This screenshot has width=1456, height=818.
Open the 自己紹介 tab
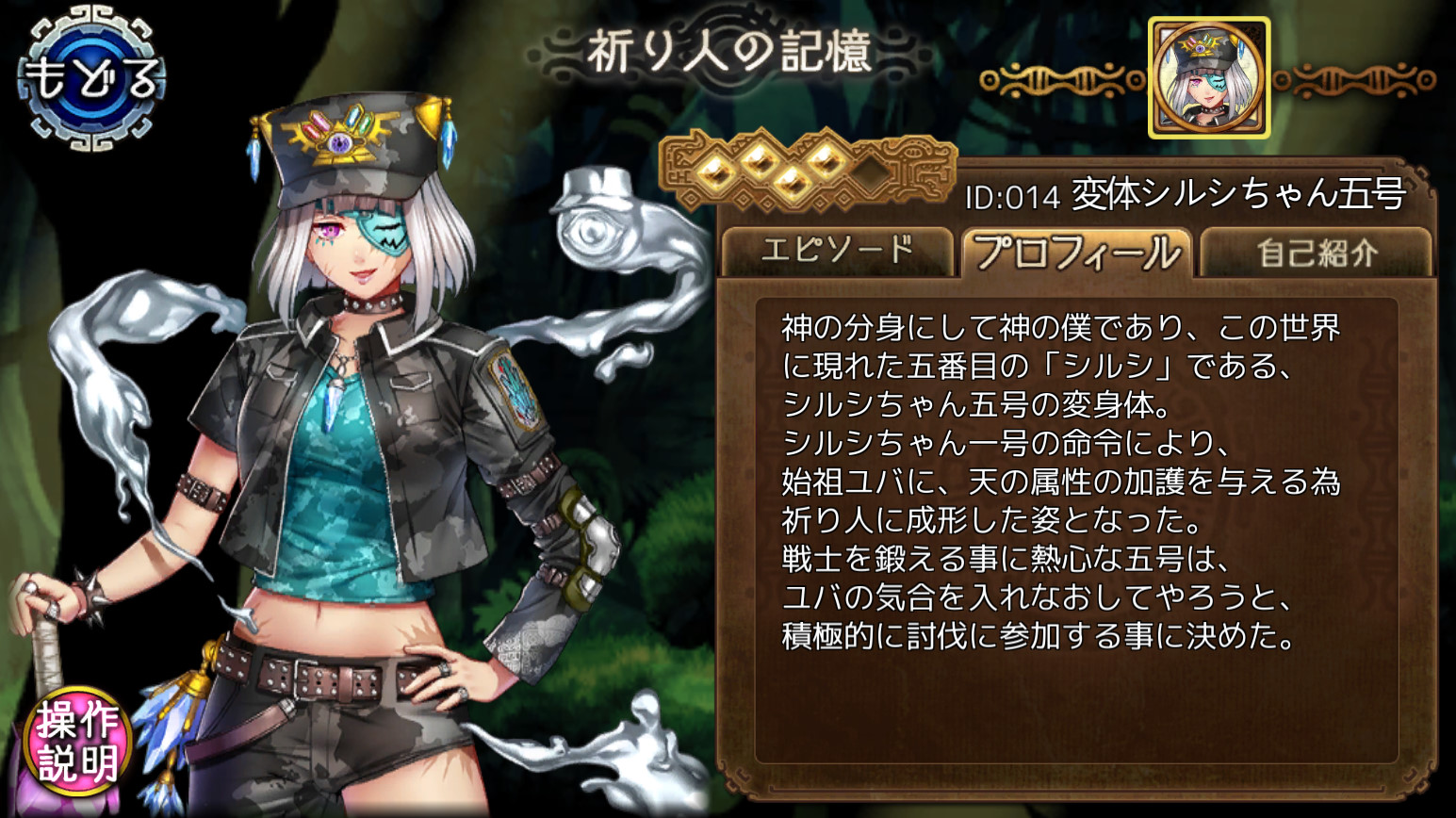click(x=1316, y=253)
